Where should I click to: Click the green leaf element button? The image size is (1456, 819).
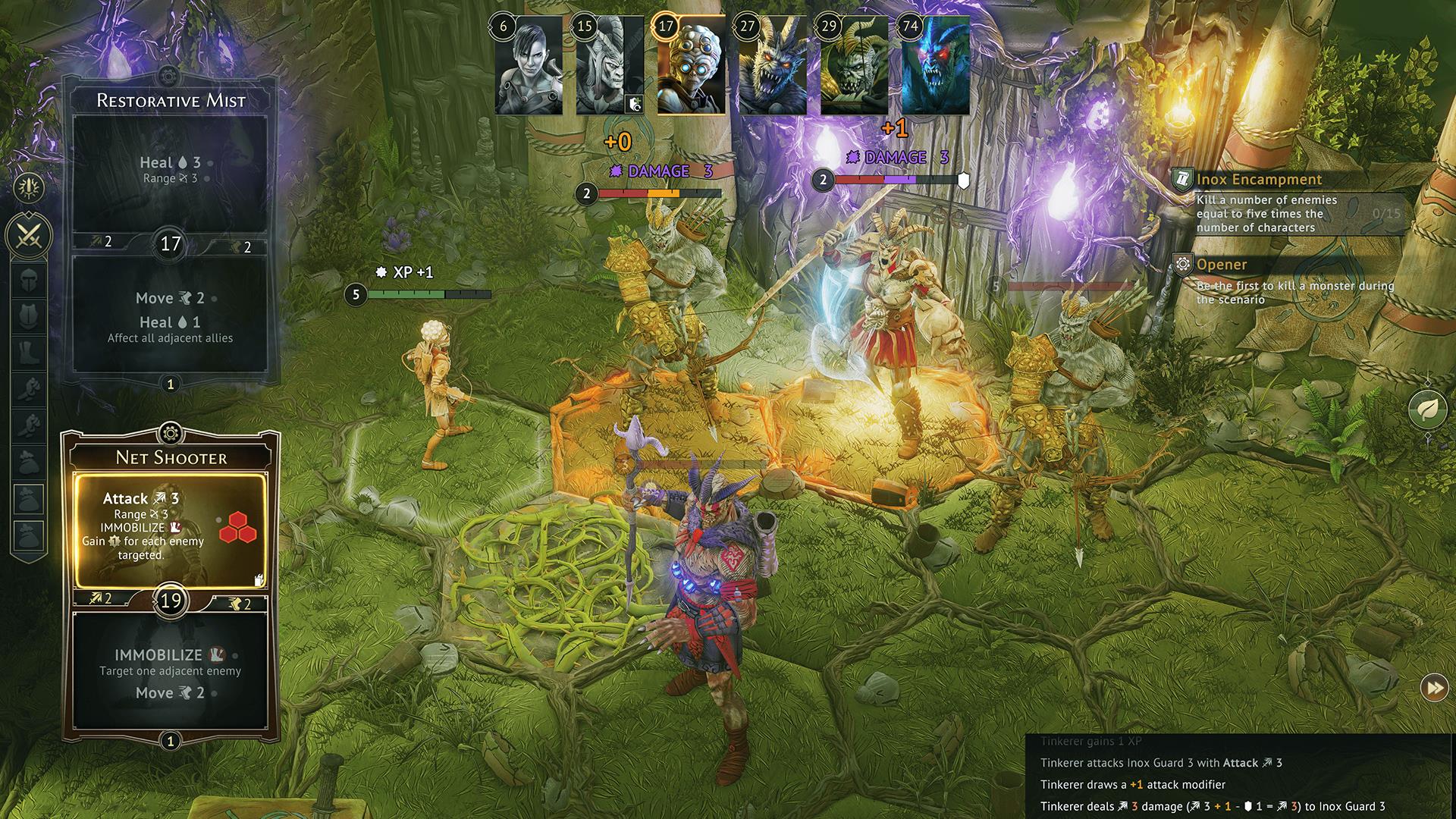pyautogui.click(x=1426, y=409)
